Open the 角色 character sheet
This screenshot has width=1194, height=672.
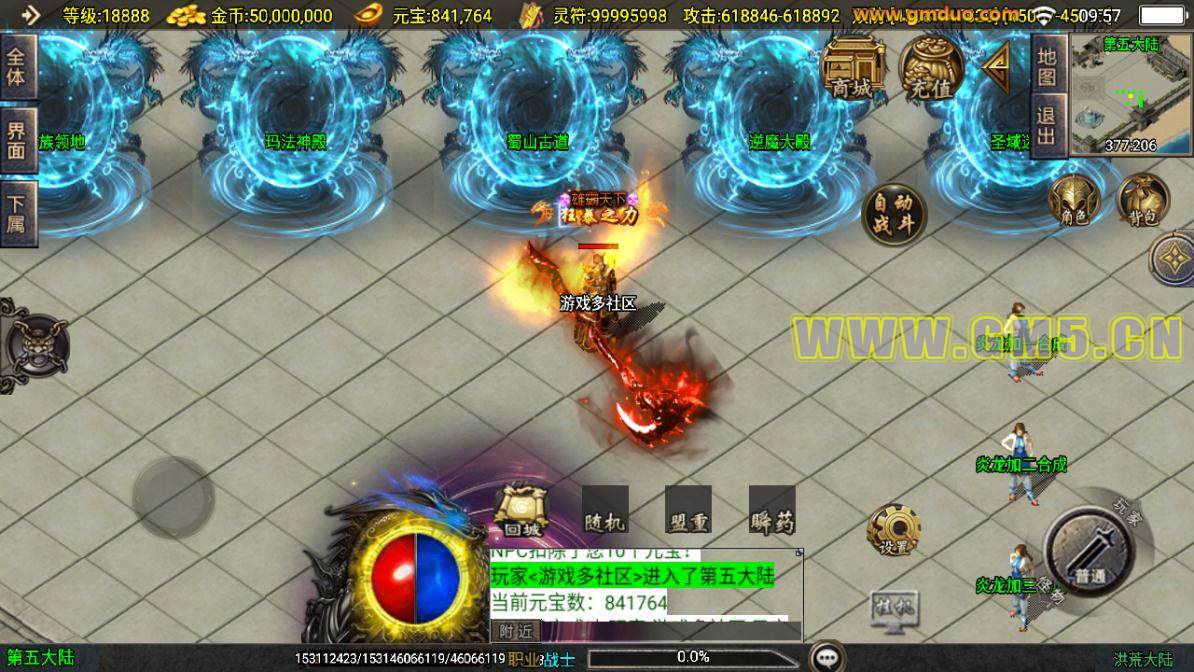click(x=1073, y=200)
